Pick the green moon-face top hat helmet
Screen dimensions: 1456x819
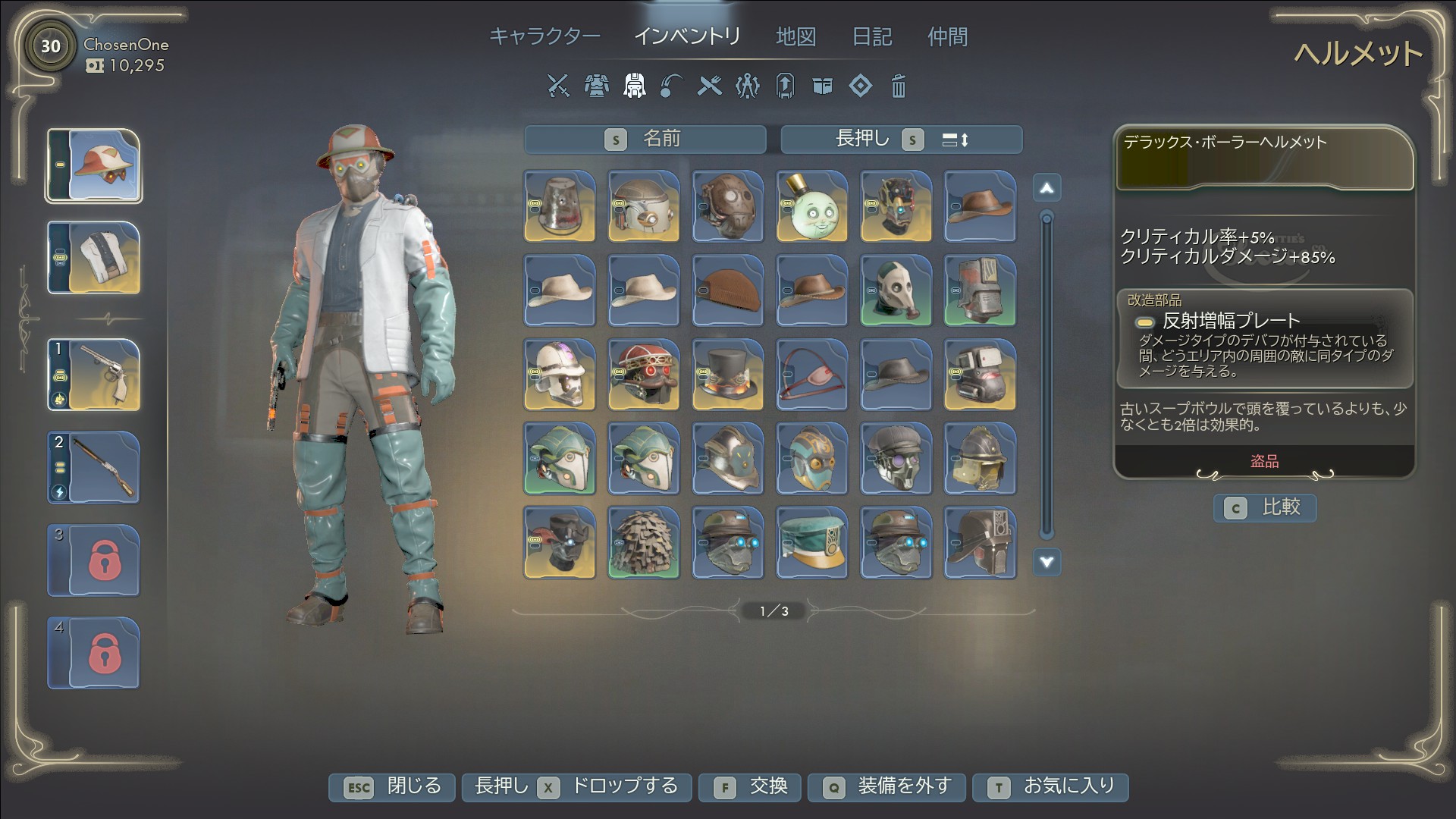click(x=811, y=206)
